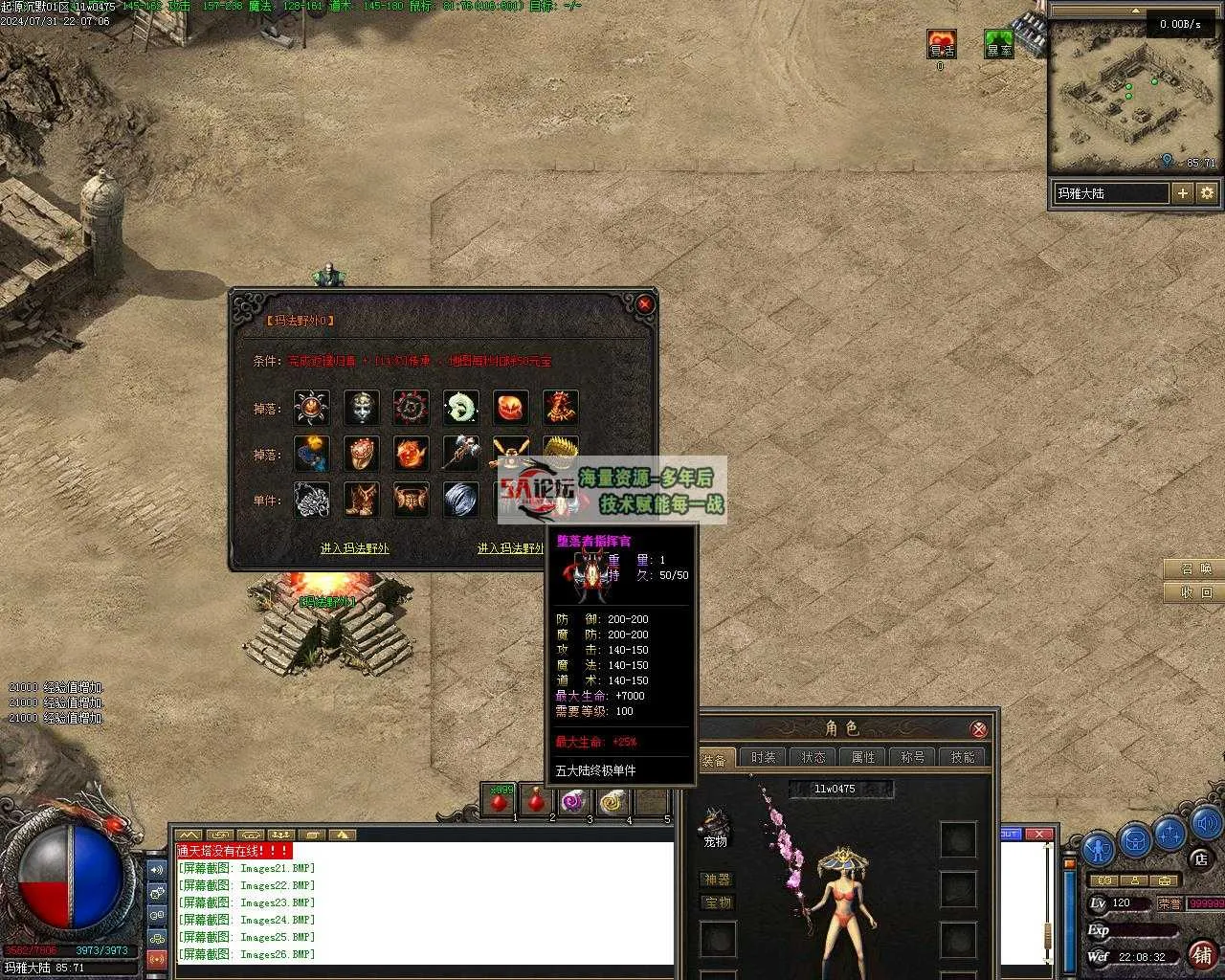
Task: Open the 神器 artifact button
Action: (717, 880)
